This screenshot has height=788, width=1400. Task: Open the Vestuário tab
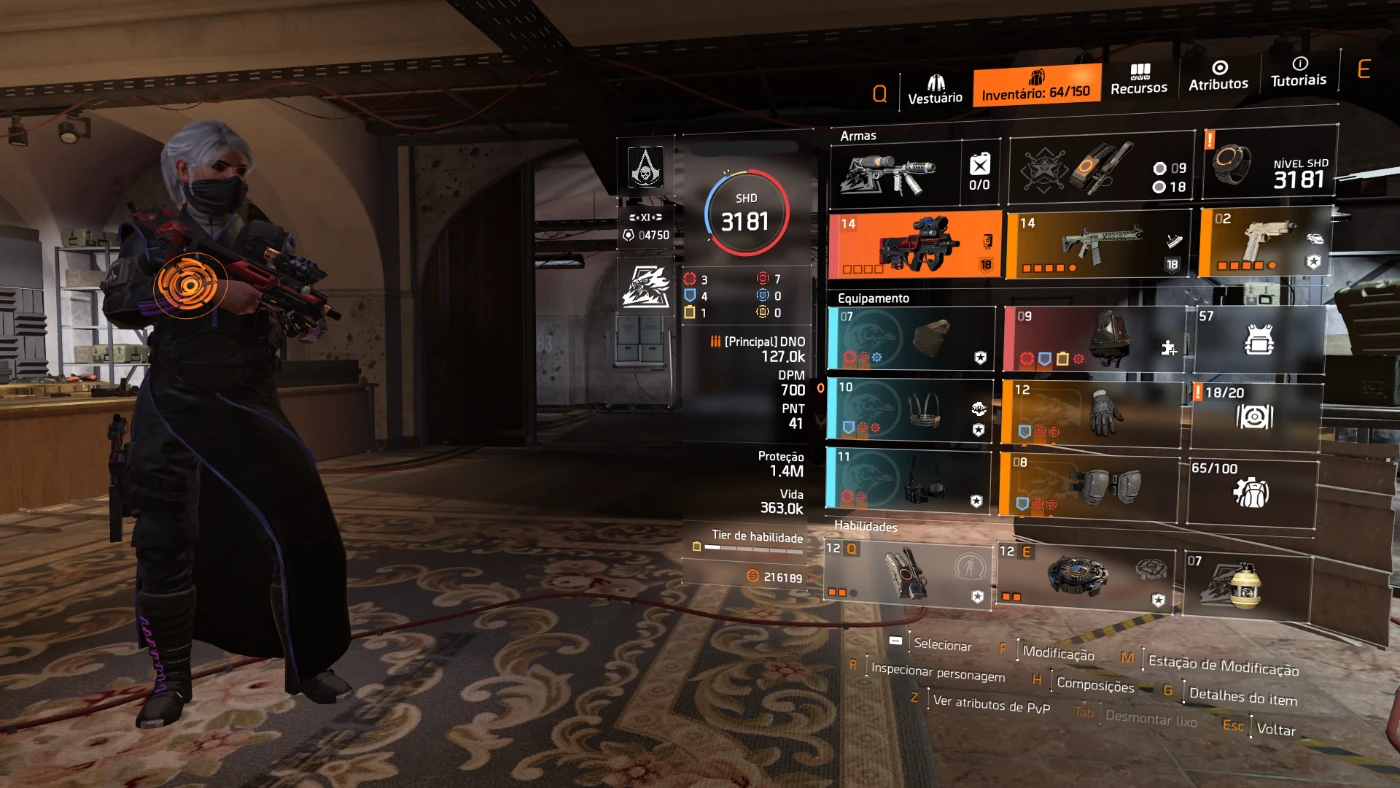pos(935,87)
